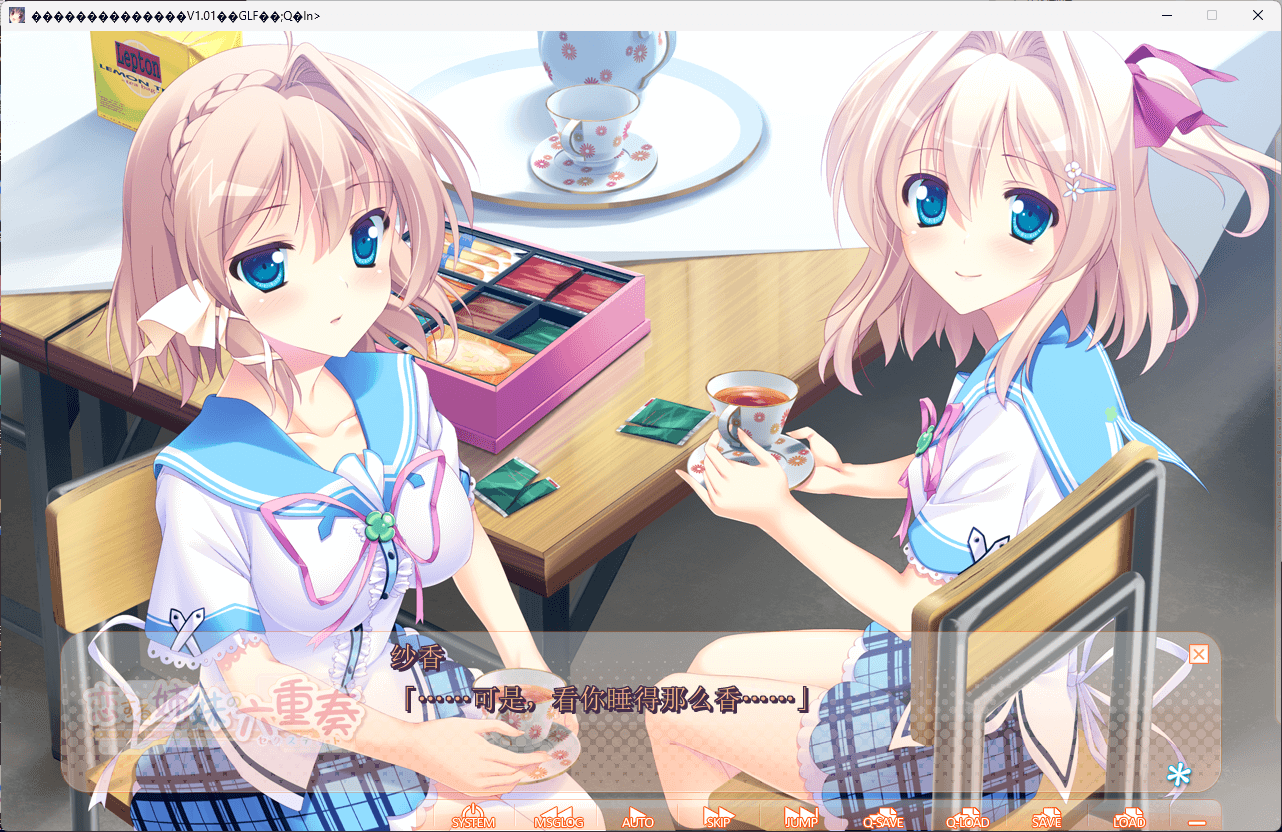Open the SYSTEM settings menu
The image size is (1282, 832).
point(471,820)
